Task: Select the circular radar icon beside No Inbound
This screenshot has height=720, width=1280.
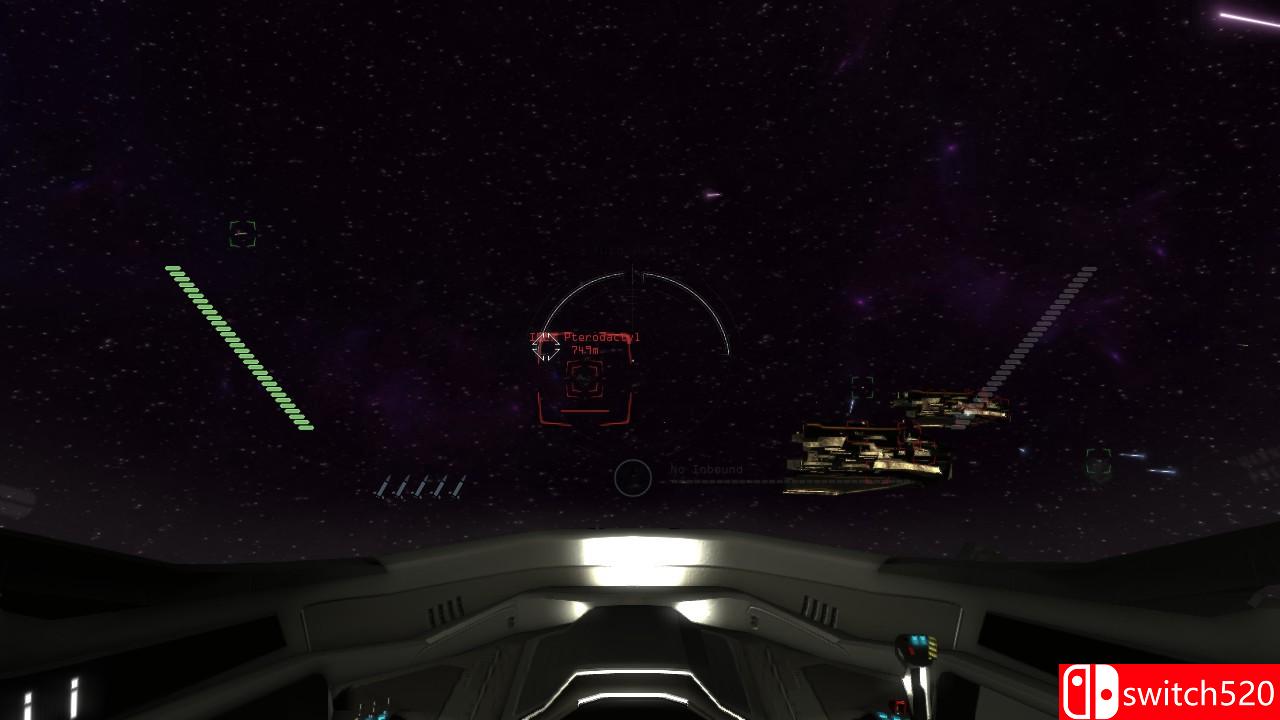Action: (x=632, y=478)
